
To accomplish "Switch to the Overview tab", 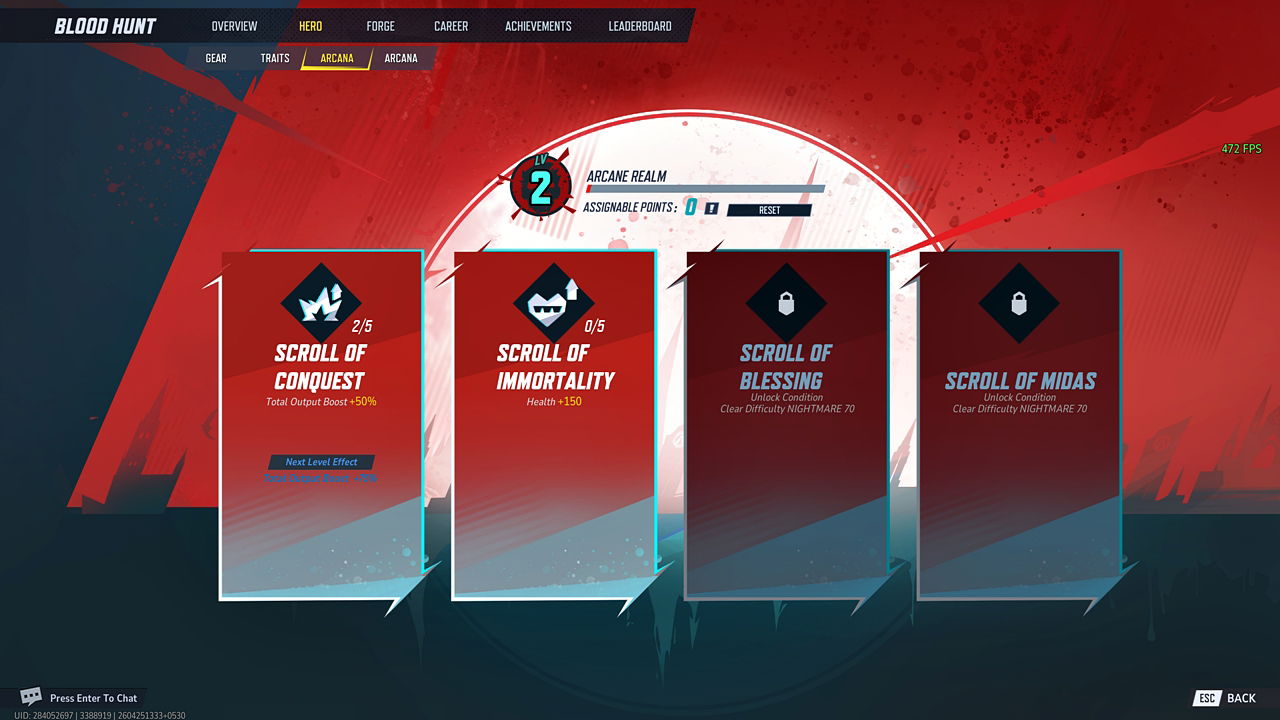I will pos(233,26).
